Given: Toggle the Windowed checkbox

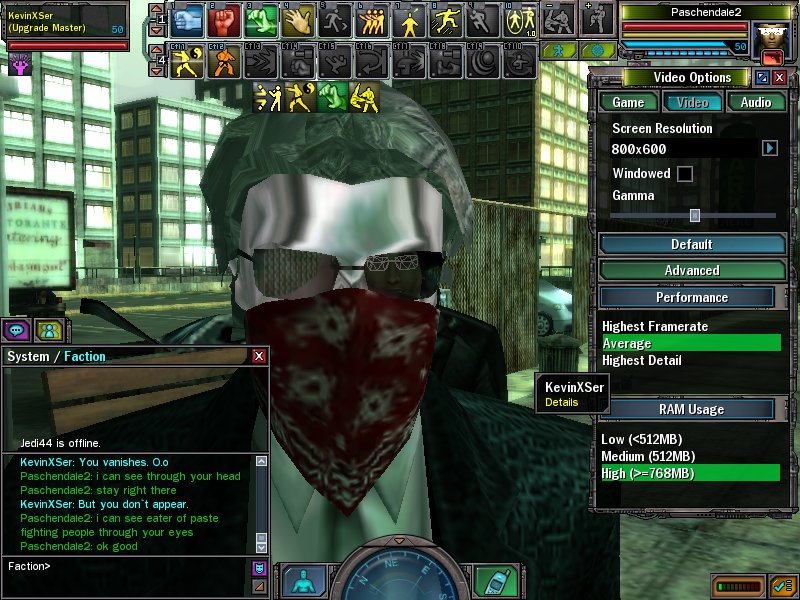Looking at the screenshot, I should [x=685, y=174].
